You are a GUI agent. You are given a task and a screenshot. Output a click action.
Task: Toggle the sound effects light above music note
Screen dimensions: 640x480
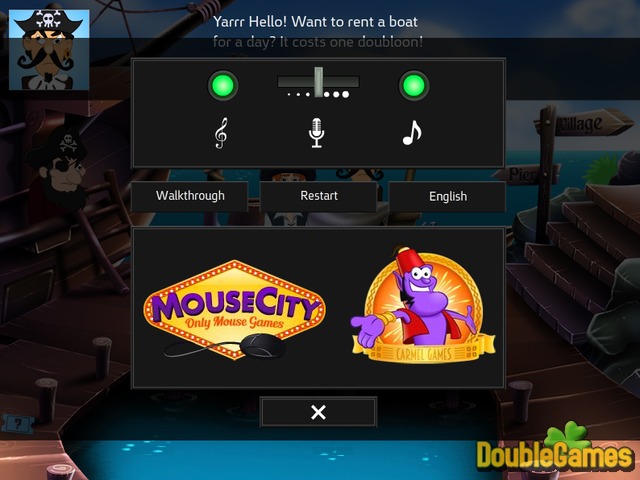click(x=413, y=86)
